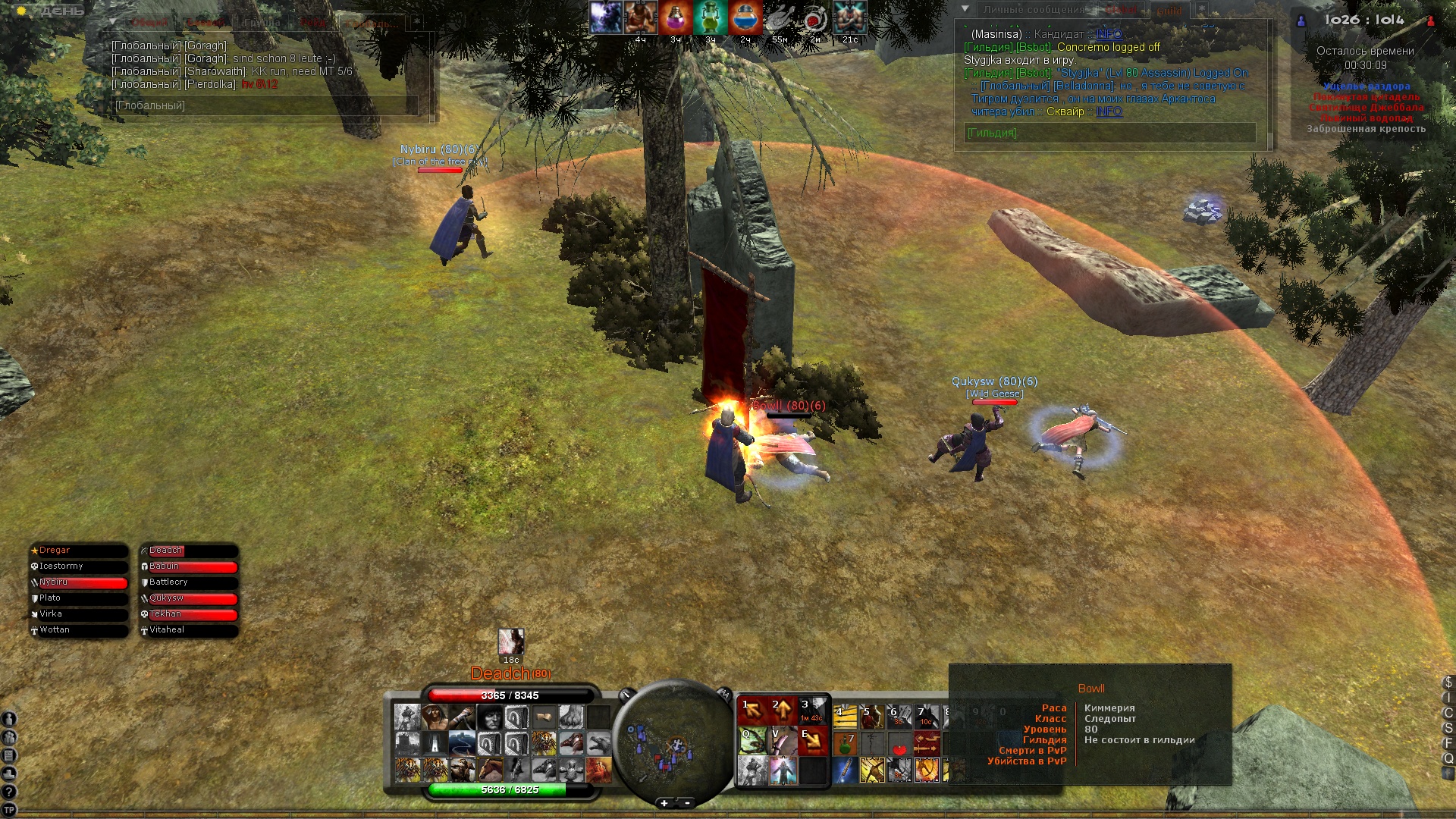Zoom out the minimap with minus button

pyautogui.click(x=688, y=803)
